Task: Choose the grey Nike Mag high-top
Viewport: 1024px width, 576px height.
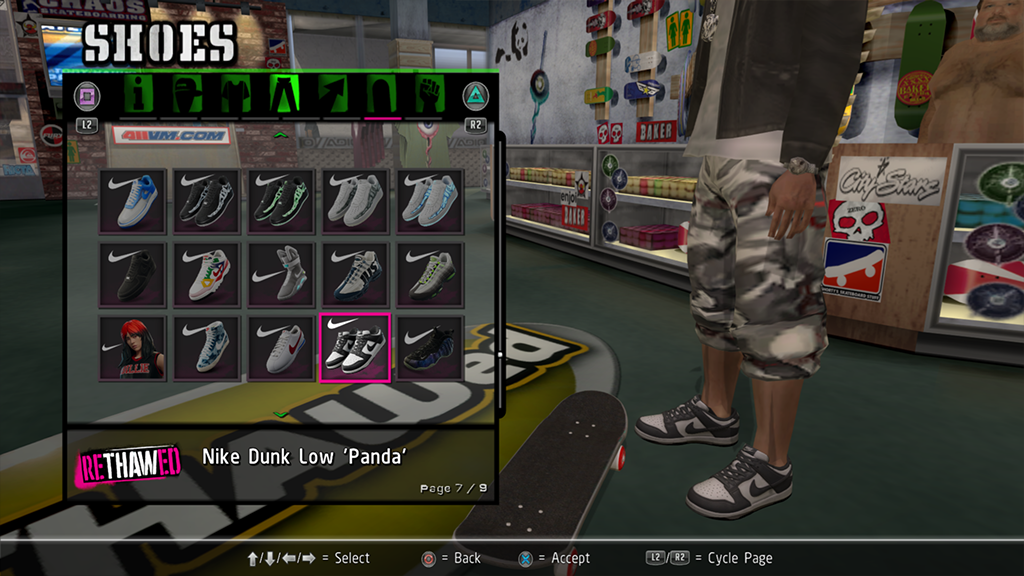Action: pyautogui.click(x=280, y=274)
